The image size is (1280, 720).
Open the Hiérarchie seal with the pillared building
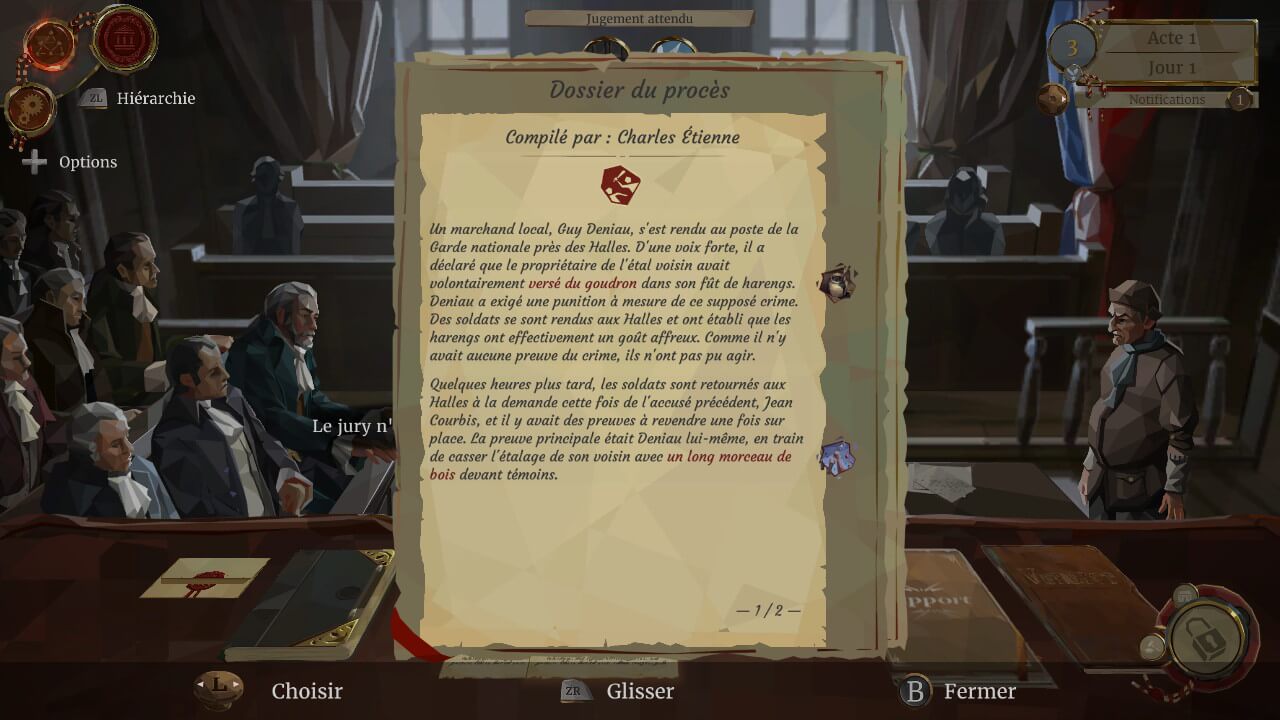pos(125,38)
